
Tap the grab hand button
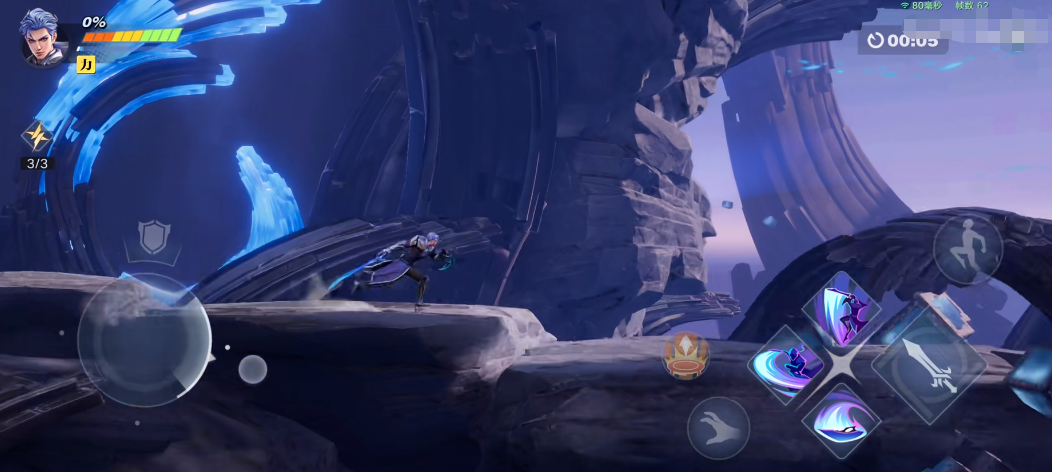pyautogui.click(x=718, y=428)
